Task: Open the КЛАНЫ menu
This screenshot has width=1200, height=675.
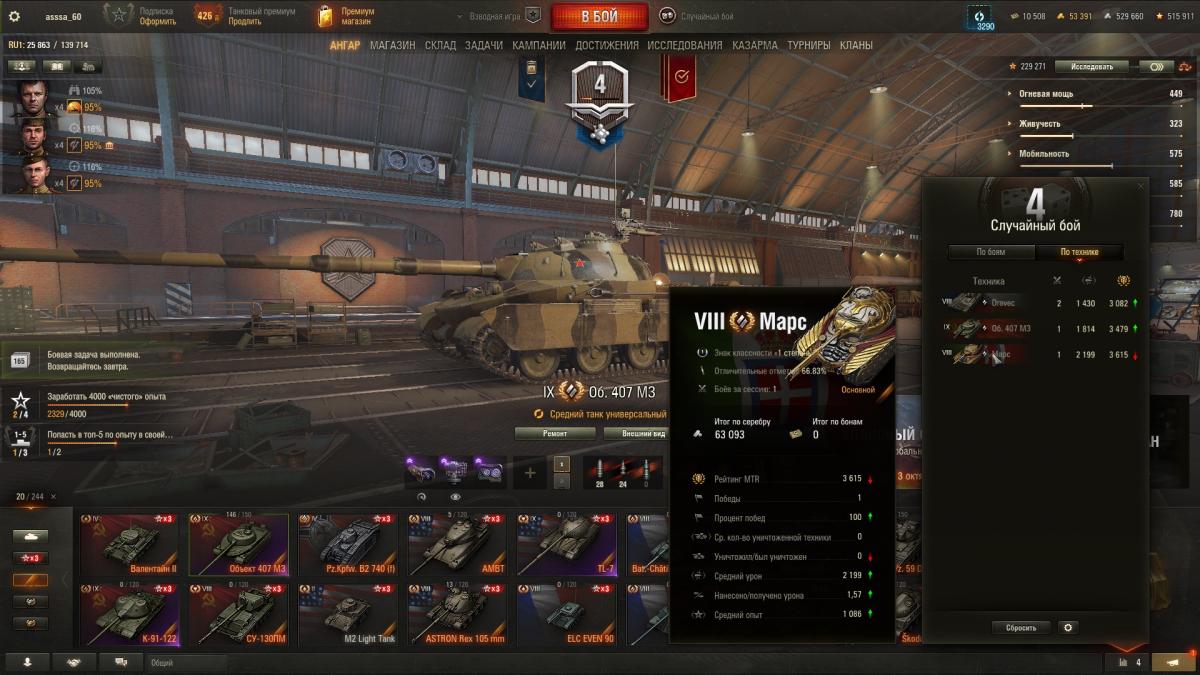Action: 856,45
